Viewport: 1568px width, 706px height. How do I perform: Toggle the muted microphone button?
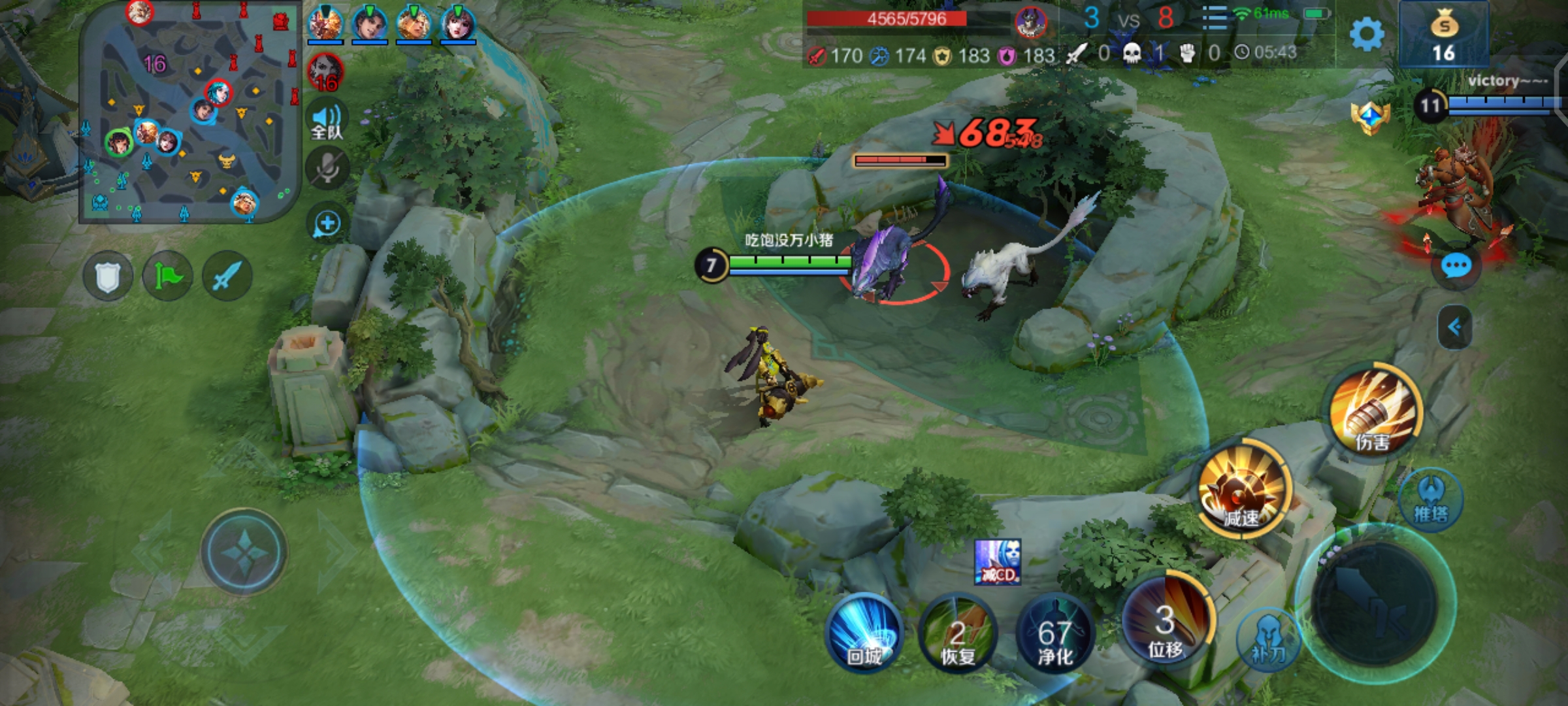(327, 169)
